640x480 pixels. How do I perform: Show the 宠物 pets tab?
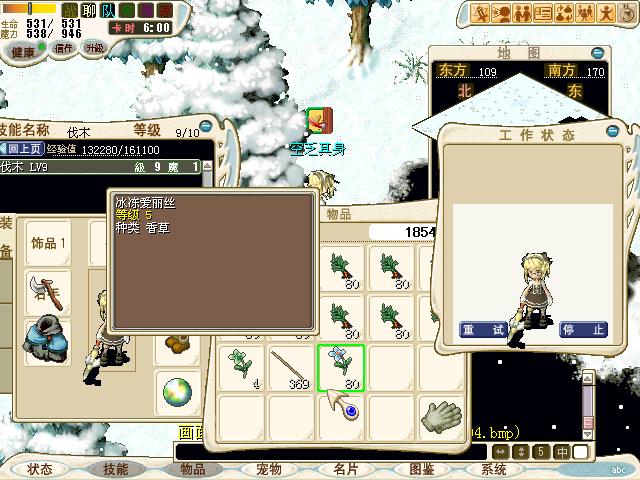268,469
